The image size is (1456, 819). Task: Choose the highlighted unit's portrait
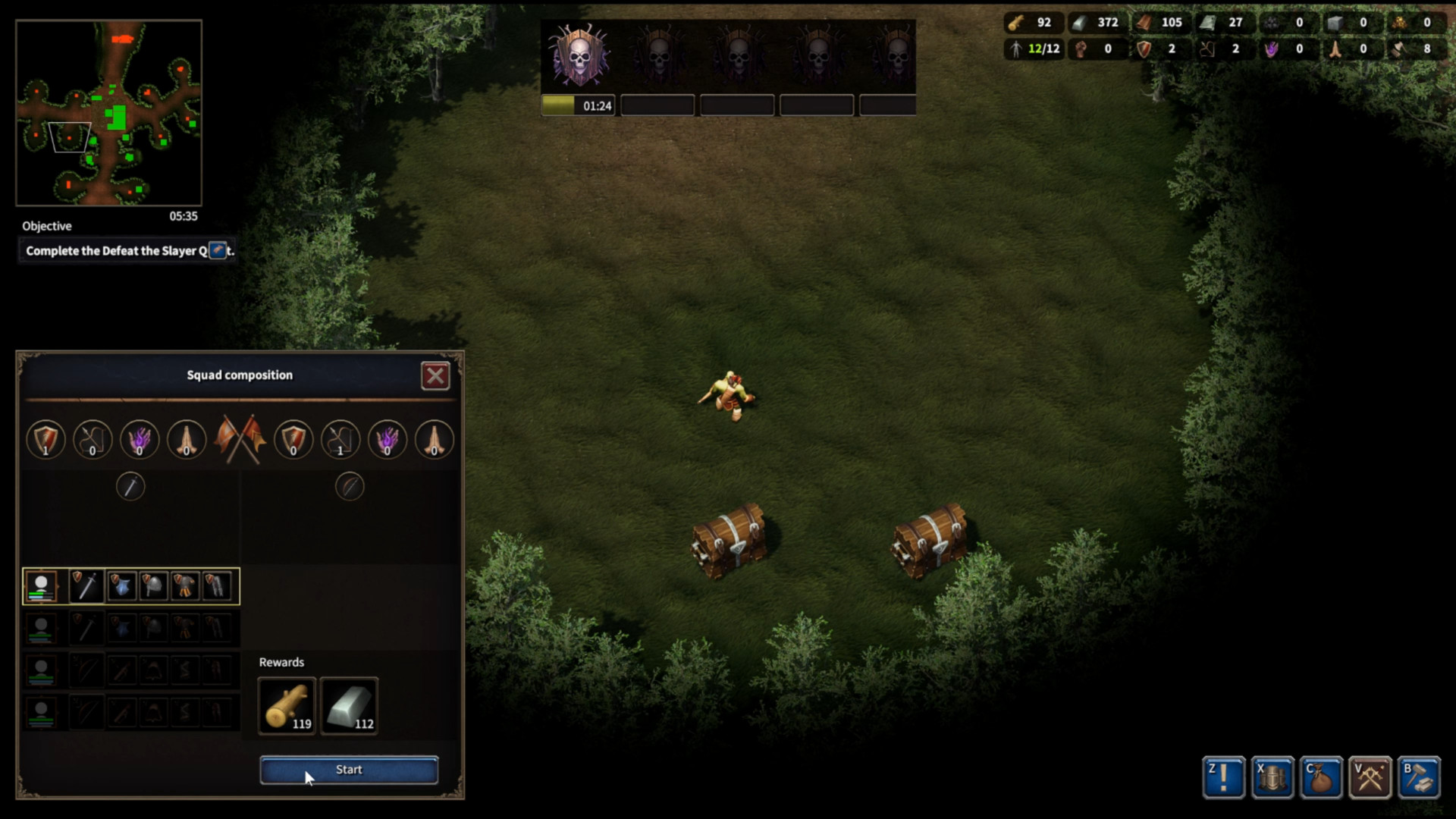click(x=41, y=586)
